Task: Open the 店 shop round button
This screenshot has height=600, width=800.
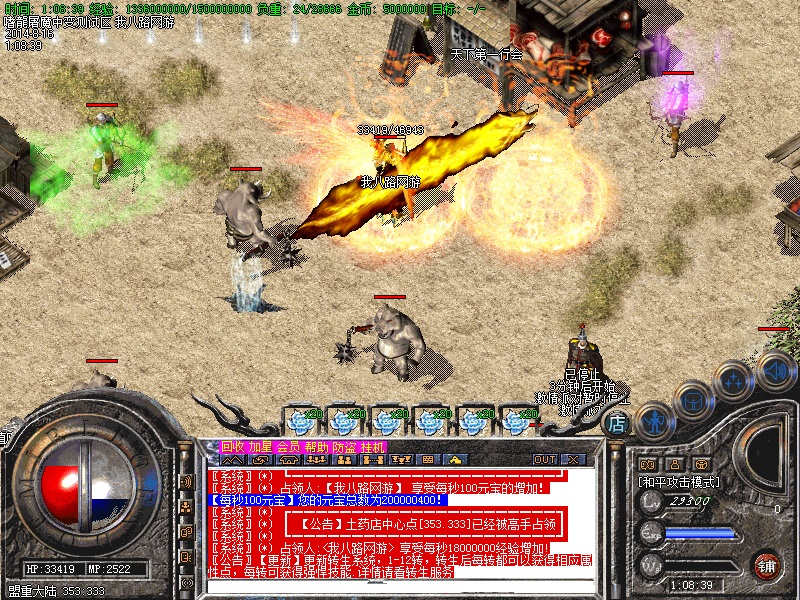Action: coord(618,423)
